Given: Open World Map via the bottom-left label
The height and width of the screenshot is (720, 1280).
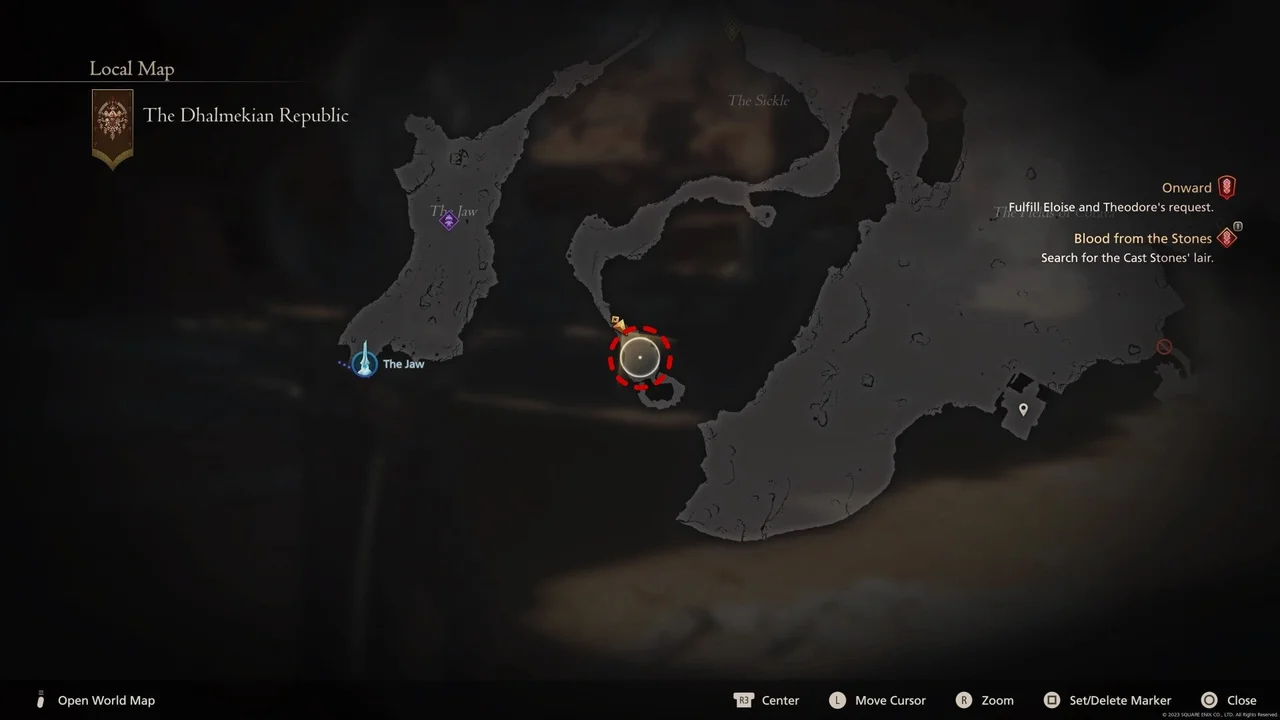Looking at the screenshot, I should pyautogui.click(x=106, y=700).
